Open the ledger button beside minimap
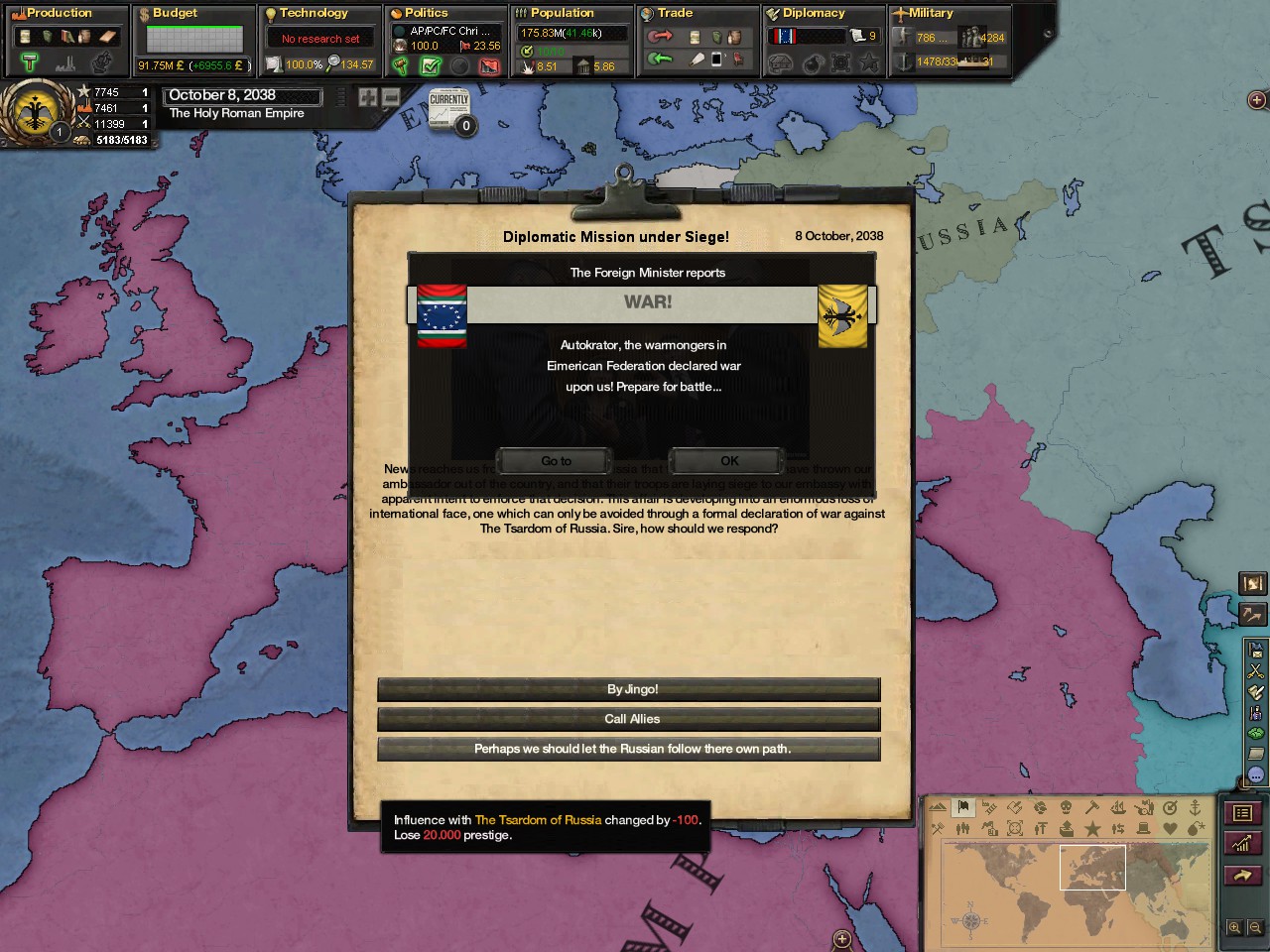1270x952 pixels. (1241, 813)
